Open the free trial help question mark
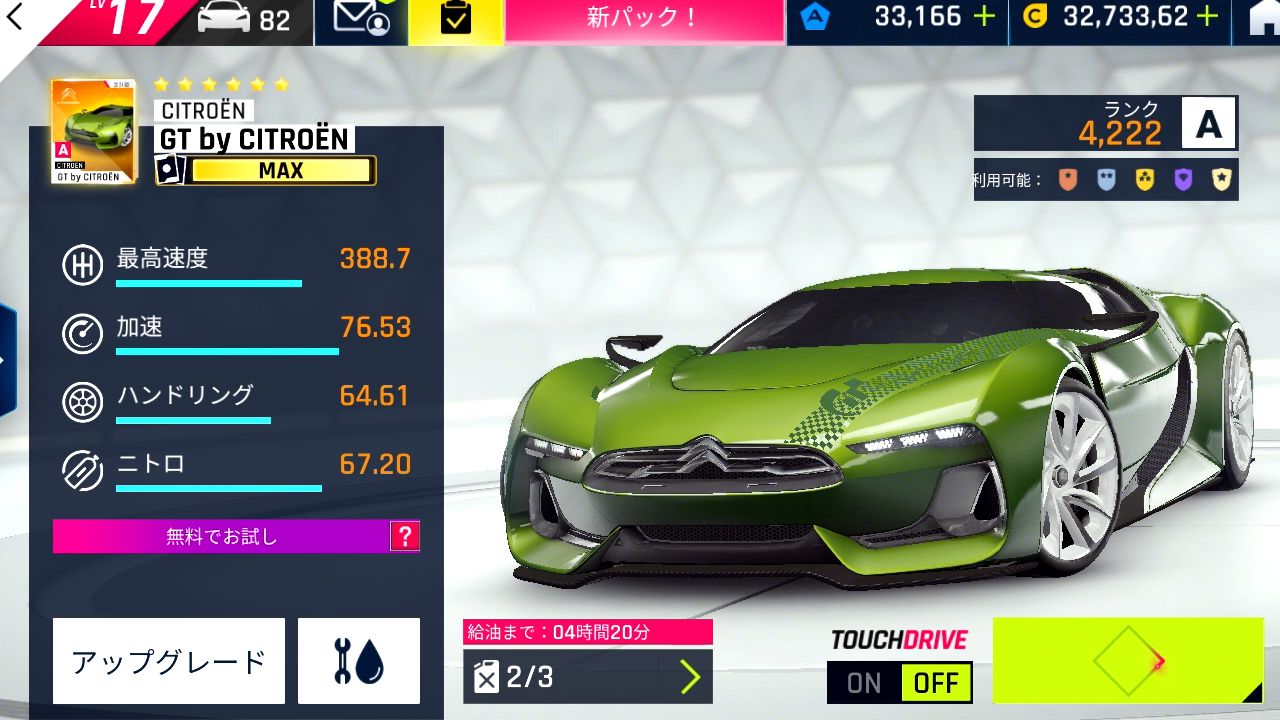1280x720 pixels. tap(404, 536)
